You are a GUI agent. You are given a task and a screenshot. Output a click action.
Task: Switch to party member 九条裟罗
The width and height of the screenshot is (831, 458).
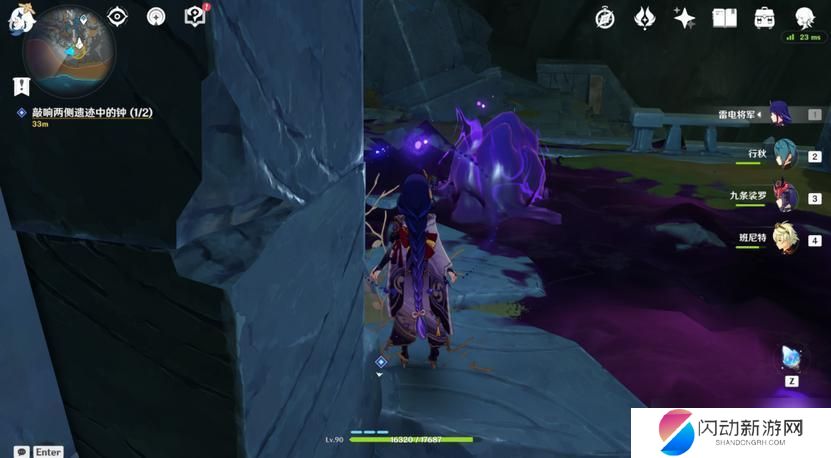pos(781,197)
